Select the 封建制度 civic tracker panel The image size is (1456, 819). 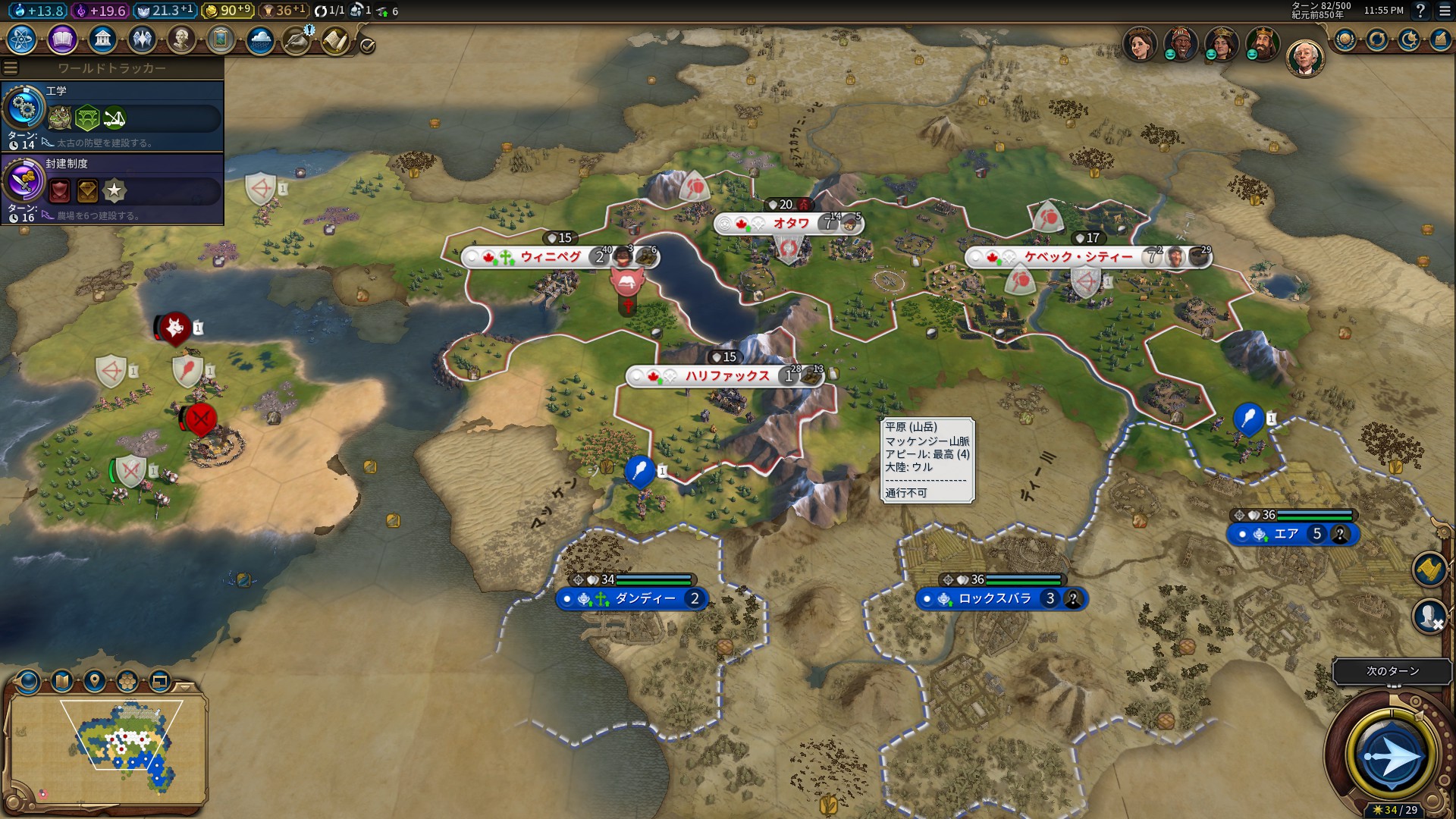[x=112, y=189]
